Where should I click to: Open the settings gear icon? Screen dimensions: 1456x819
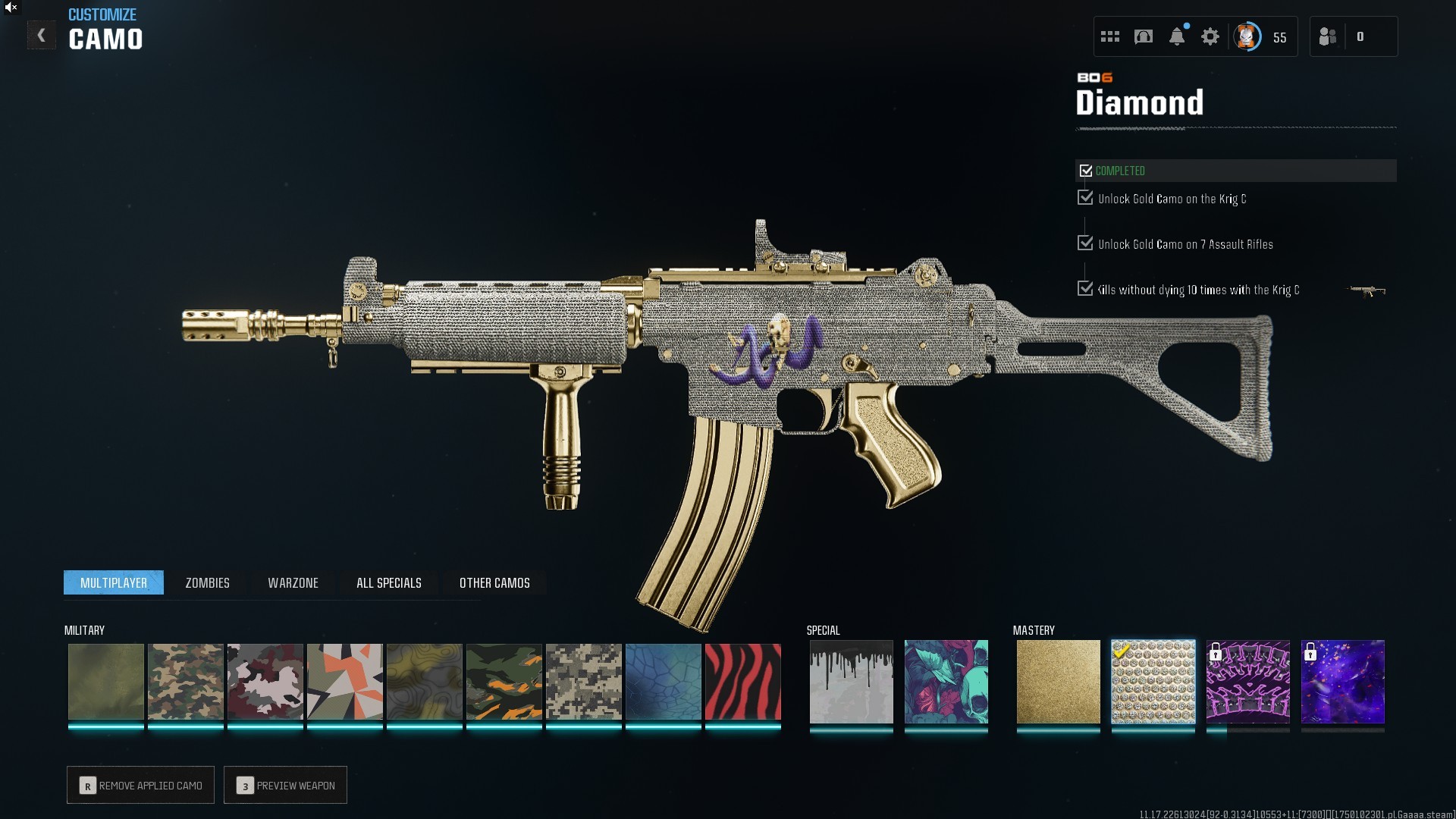tap(1210, 36)
